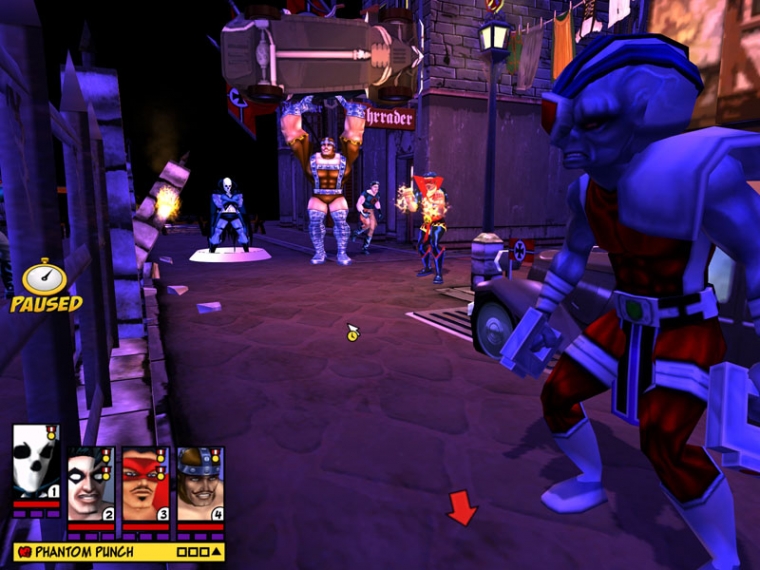Viewport: 760px width, 570px height.
Task: Pick the helmeted hero portrait numbered 4
Action: click(x=199, y=484)
